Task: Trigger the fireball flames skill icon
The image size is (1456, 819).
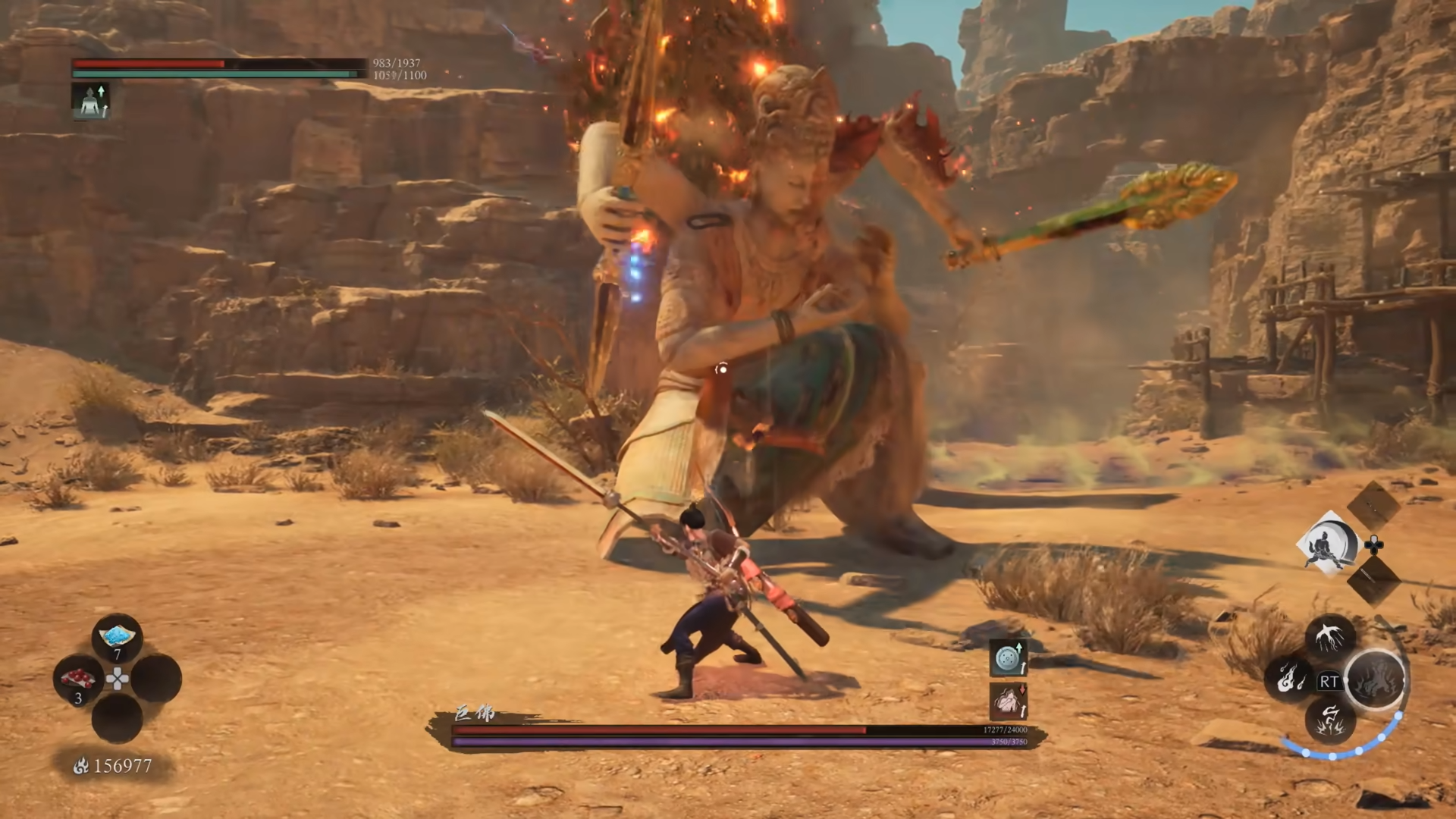Action: 1288,678
